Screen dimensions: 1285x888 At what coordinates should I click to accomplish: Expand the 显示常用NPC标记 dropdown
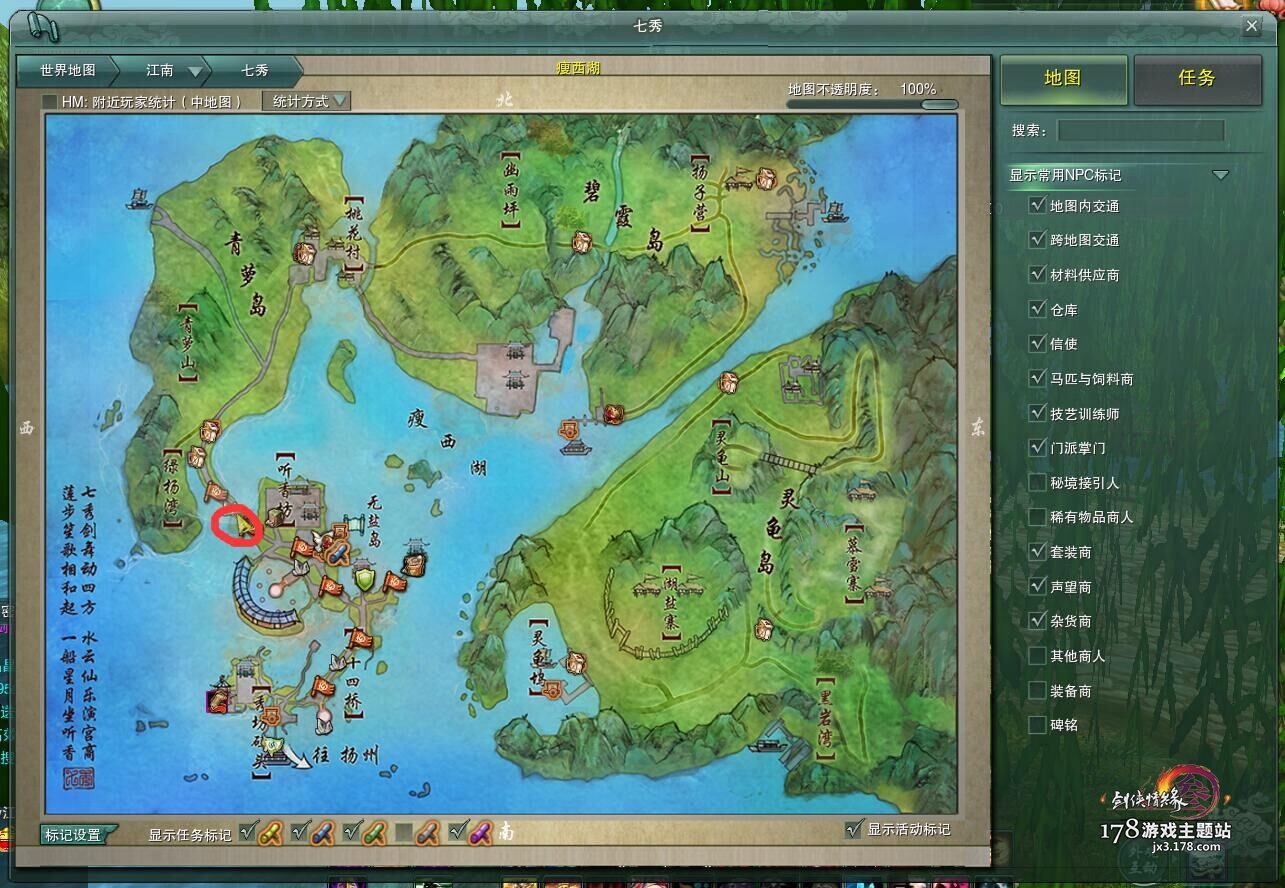point(1219,174)
